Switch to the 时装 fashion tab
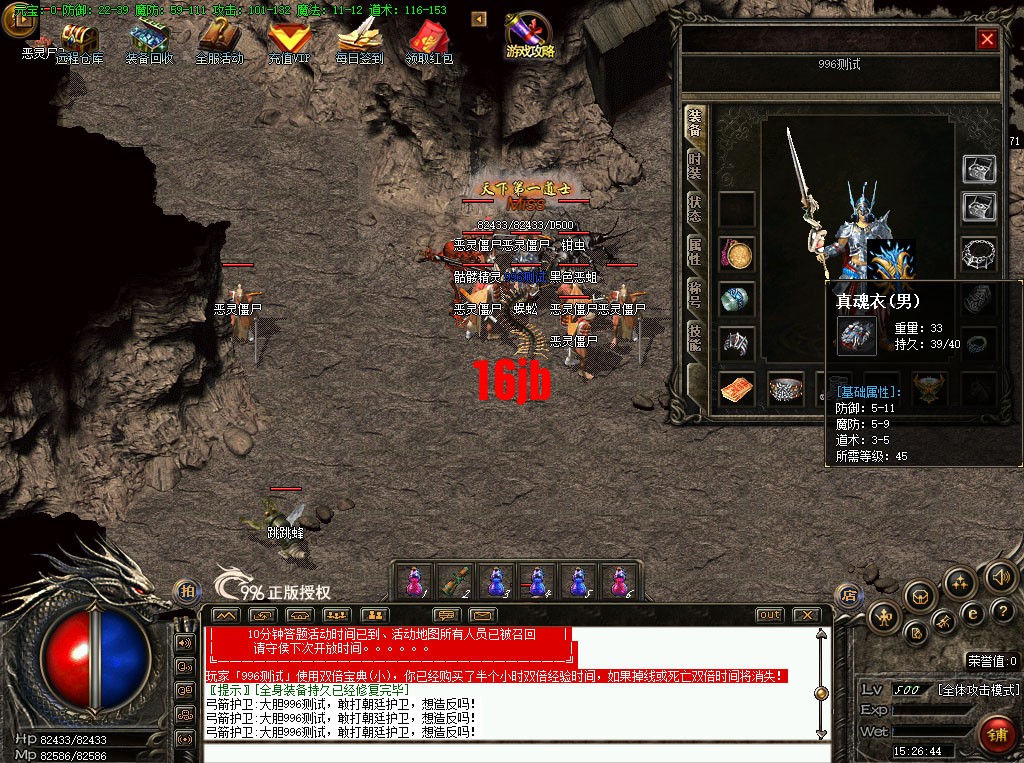Screen dimensions: 1024x763 (695, 166)
